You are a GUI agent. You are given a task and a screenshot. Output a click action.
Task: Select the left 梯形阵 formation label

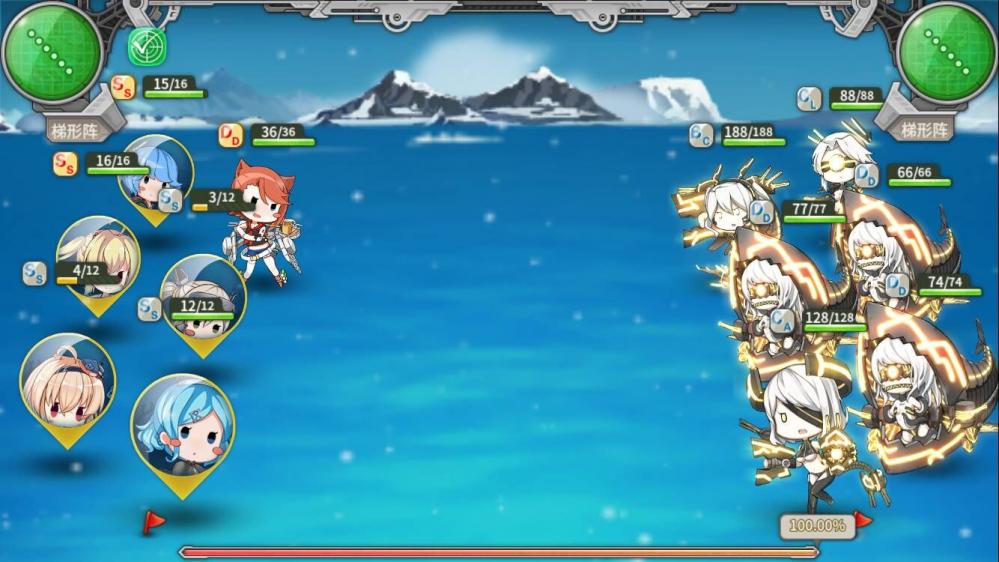point(77,129)
